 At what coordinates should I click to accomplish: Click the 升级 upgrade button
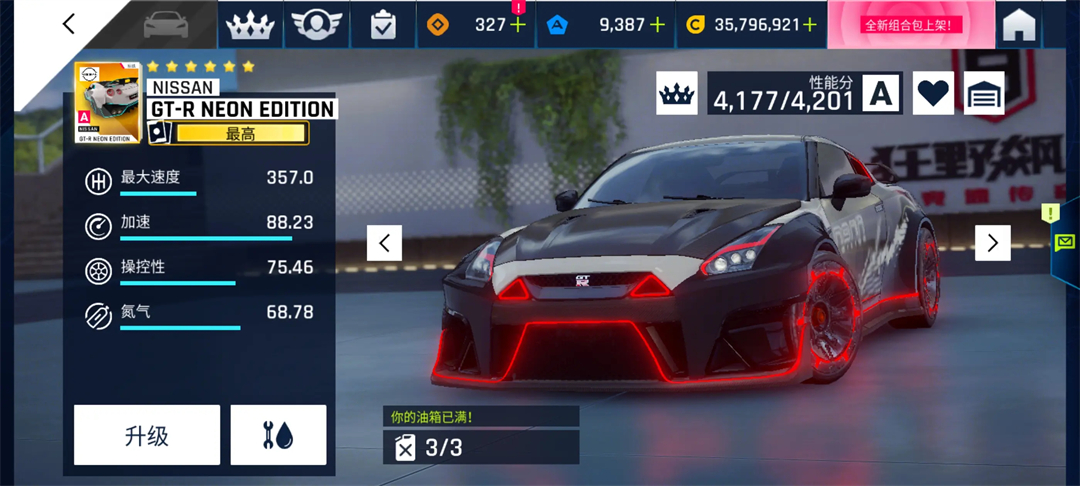147,435
